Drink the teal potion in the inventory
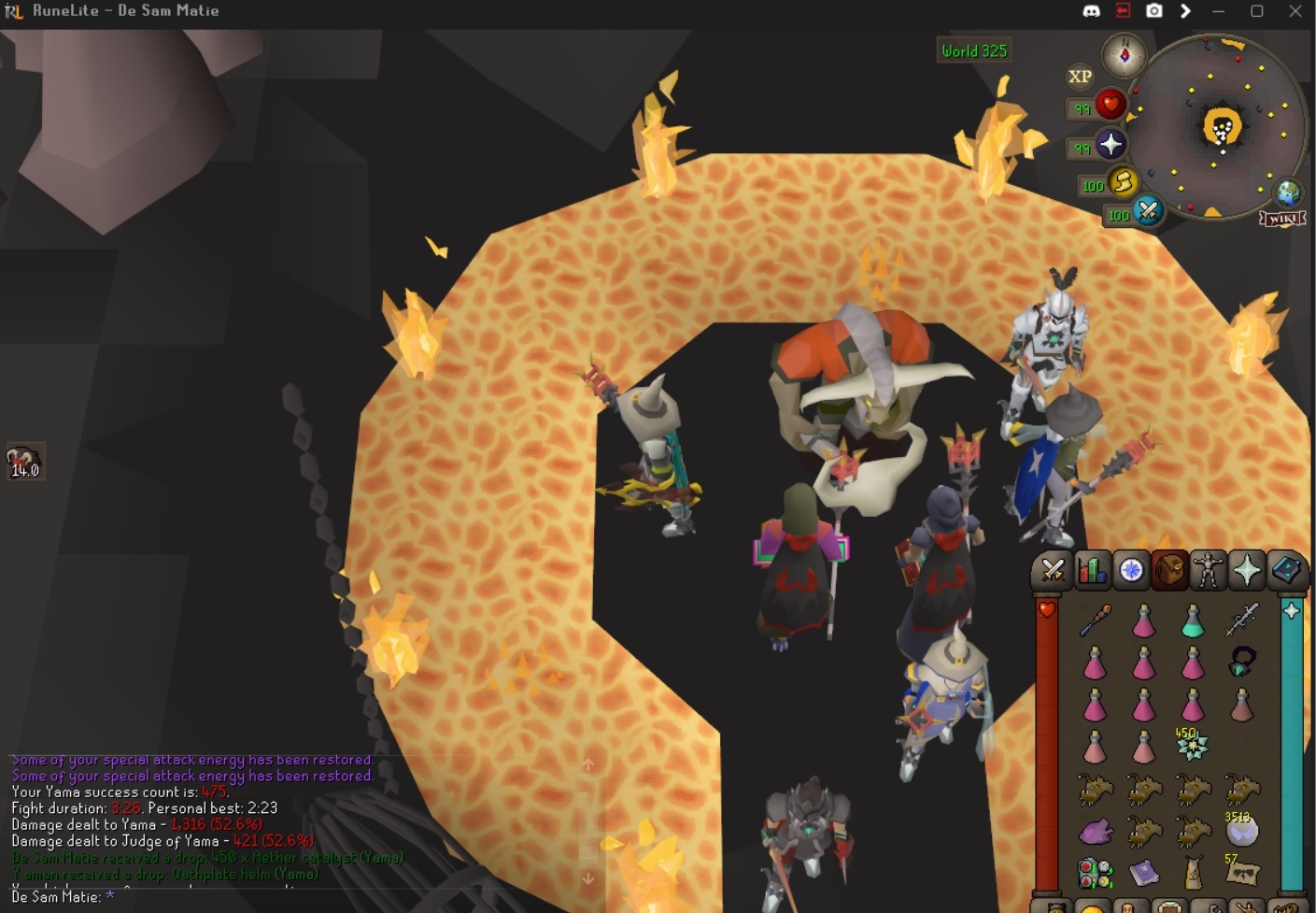Viewport: 1316px width, 913px height. pyautogui.click(x=1193, y=620)
